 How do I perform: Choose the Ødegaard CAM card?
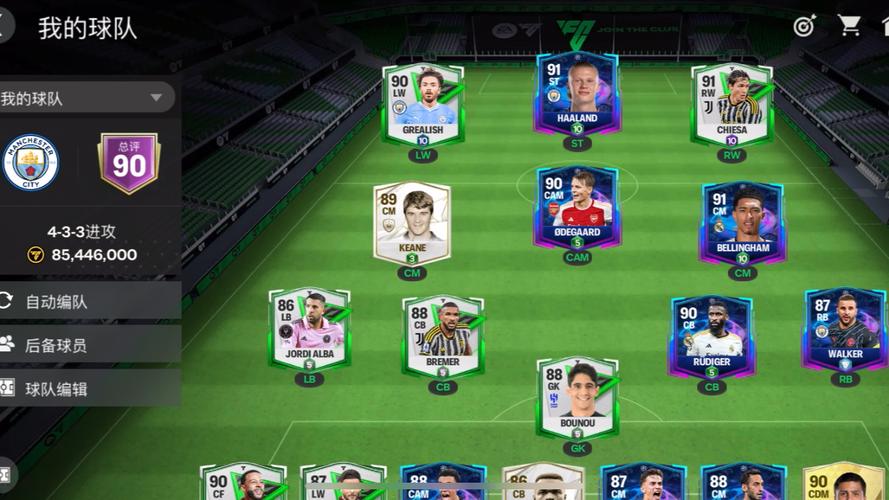point(577,208)
